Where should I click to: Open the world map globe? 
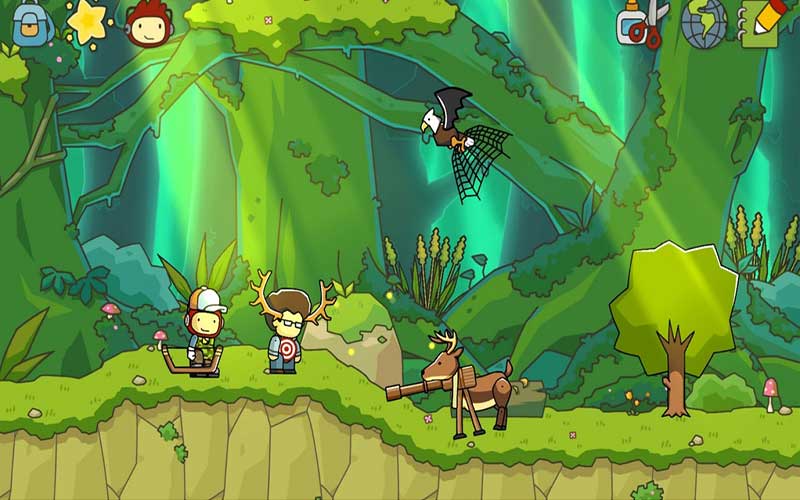click(x=703, y=24)
